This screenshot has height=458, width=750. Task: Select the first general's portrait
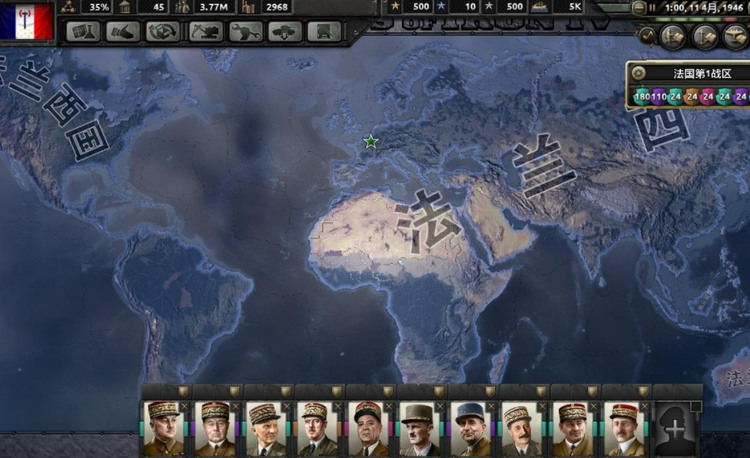tap(163, 427)
